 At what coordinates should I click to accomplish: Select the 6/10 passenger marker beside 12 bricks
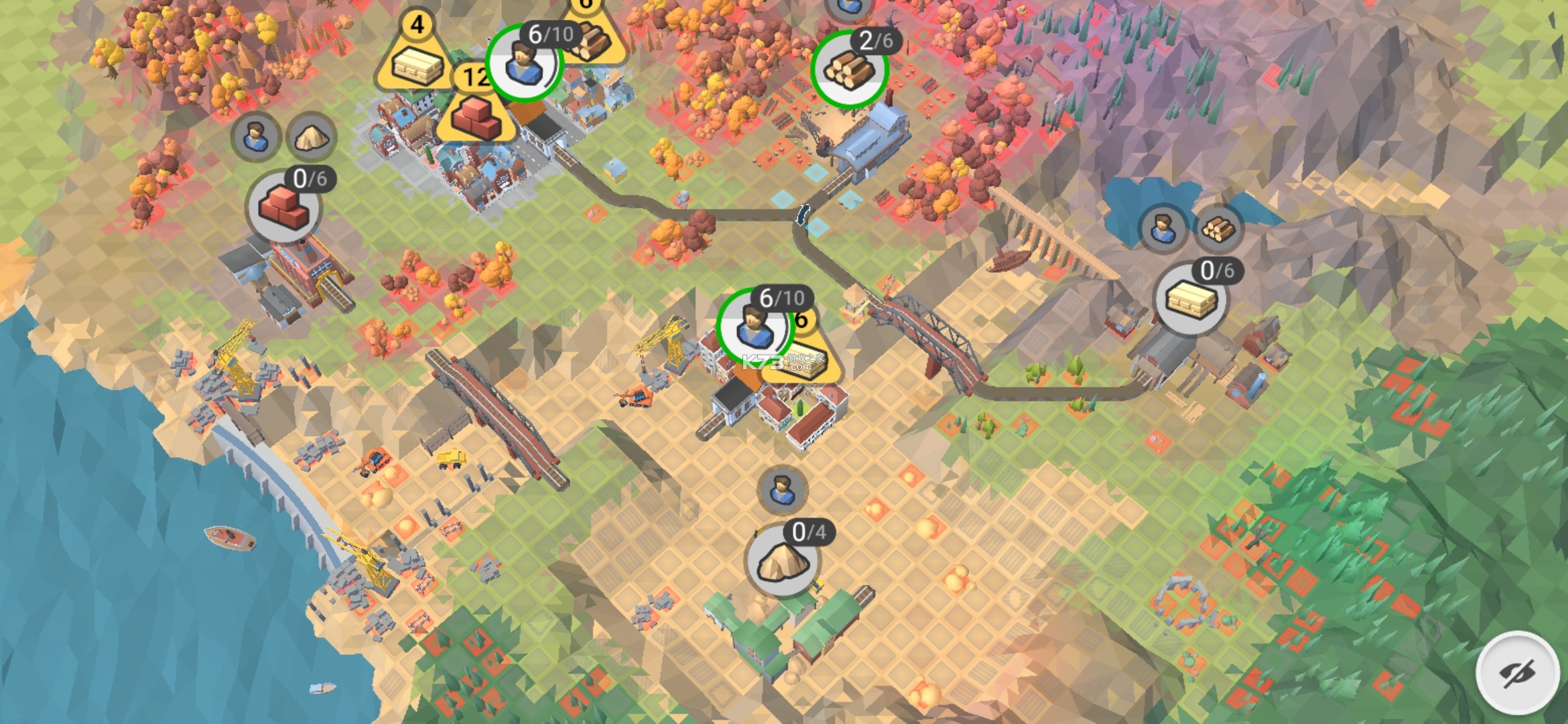523,63
